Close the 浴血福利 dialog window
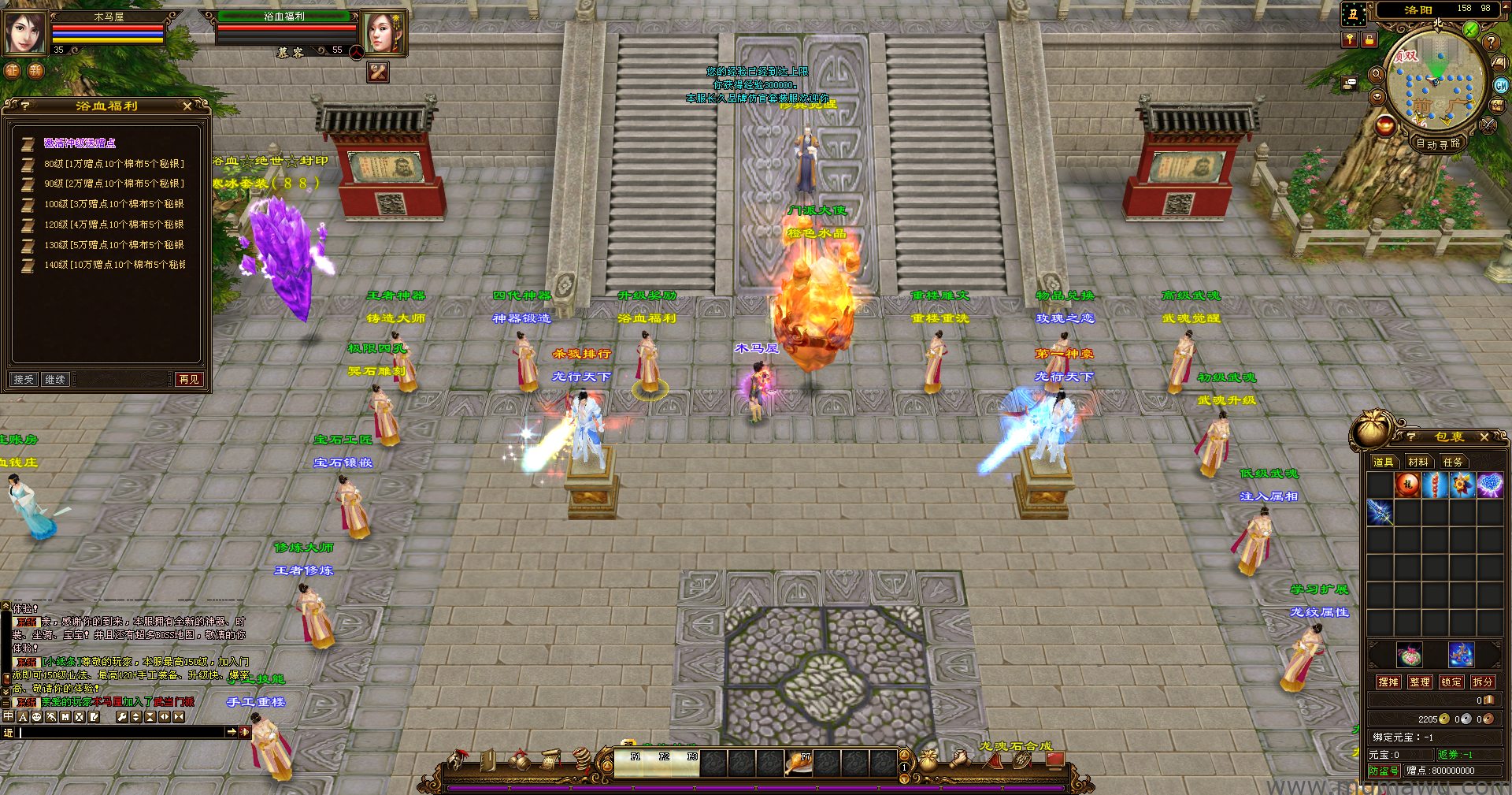Image resolution: width=1512 pixels, height=795 pixels. tap(187, 106)
